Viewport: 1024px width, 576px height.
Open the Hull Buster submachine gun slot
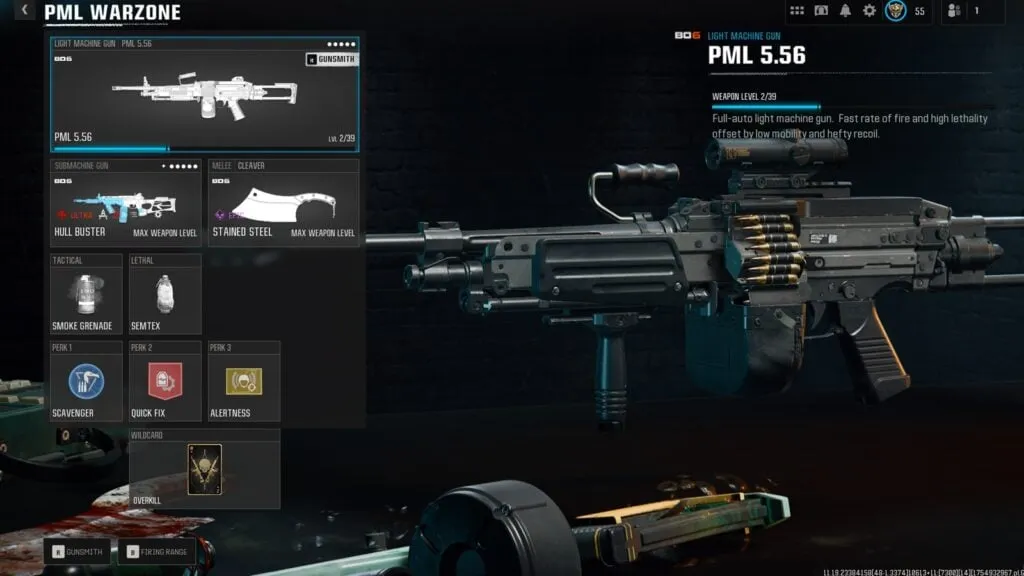point(125,203)
